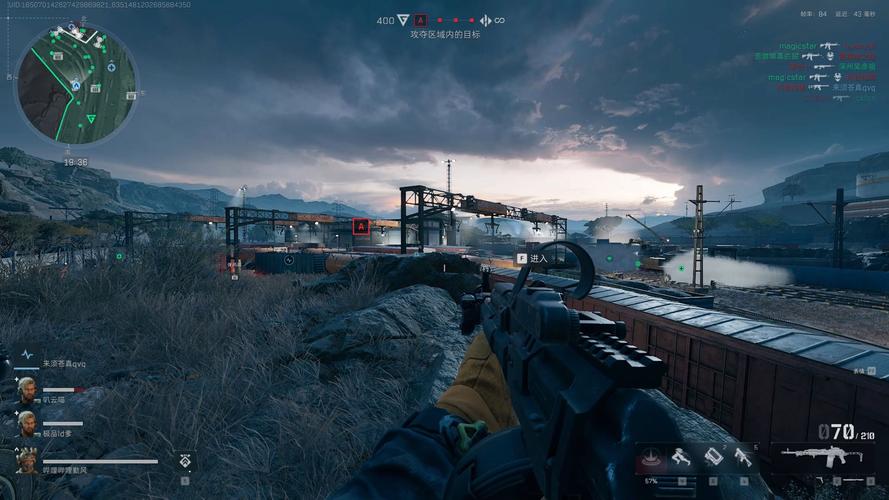The width and height of the screenshot is (889, 500).
Task: Select the helmeted squadmate portrait
Action: click(x=25, y=459)
